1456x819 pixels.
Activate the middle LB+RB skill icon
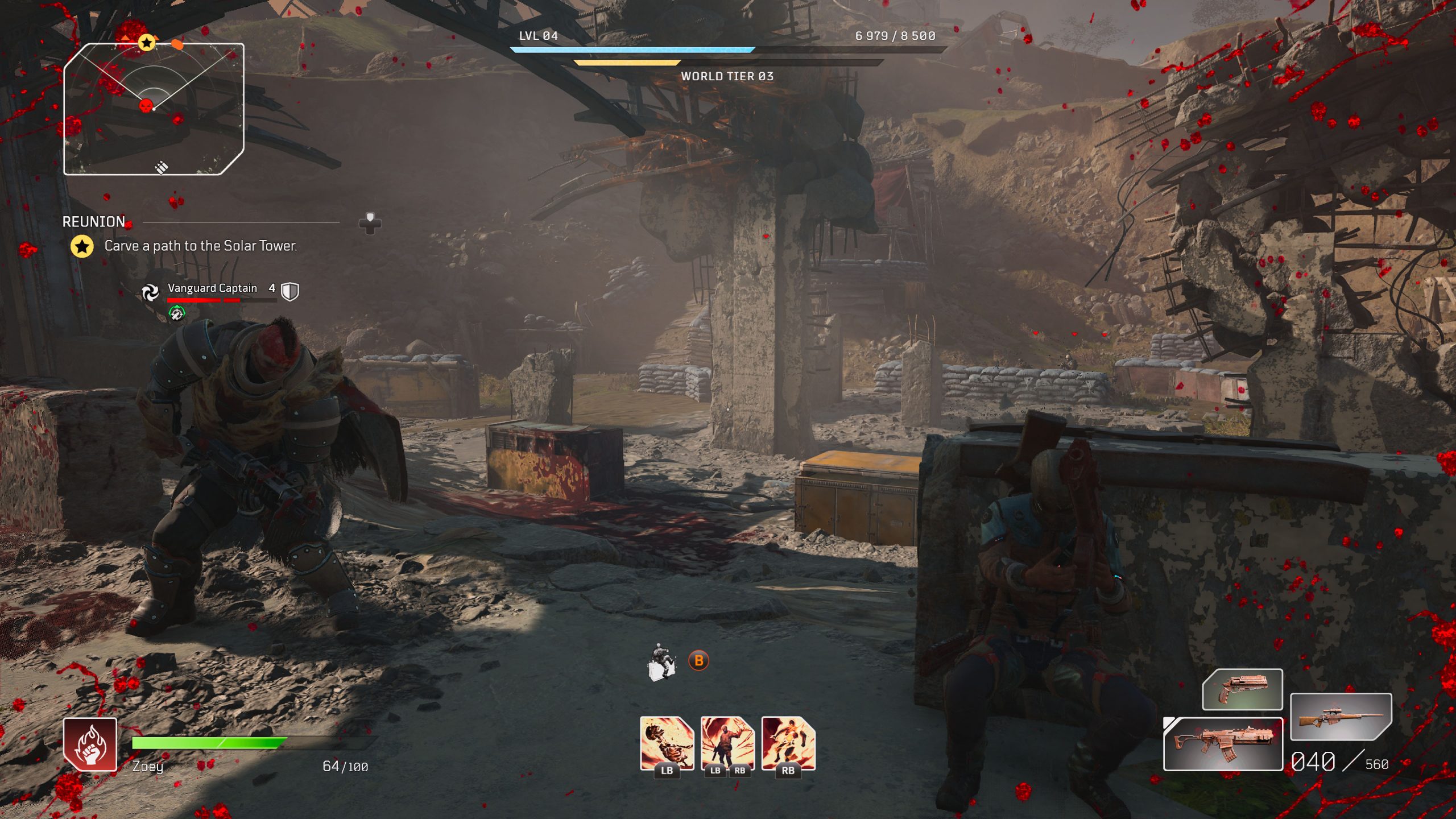coord(727,743)
